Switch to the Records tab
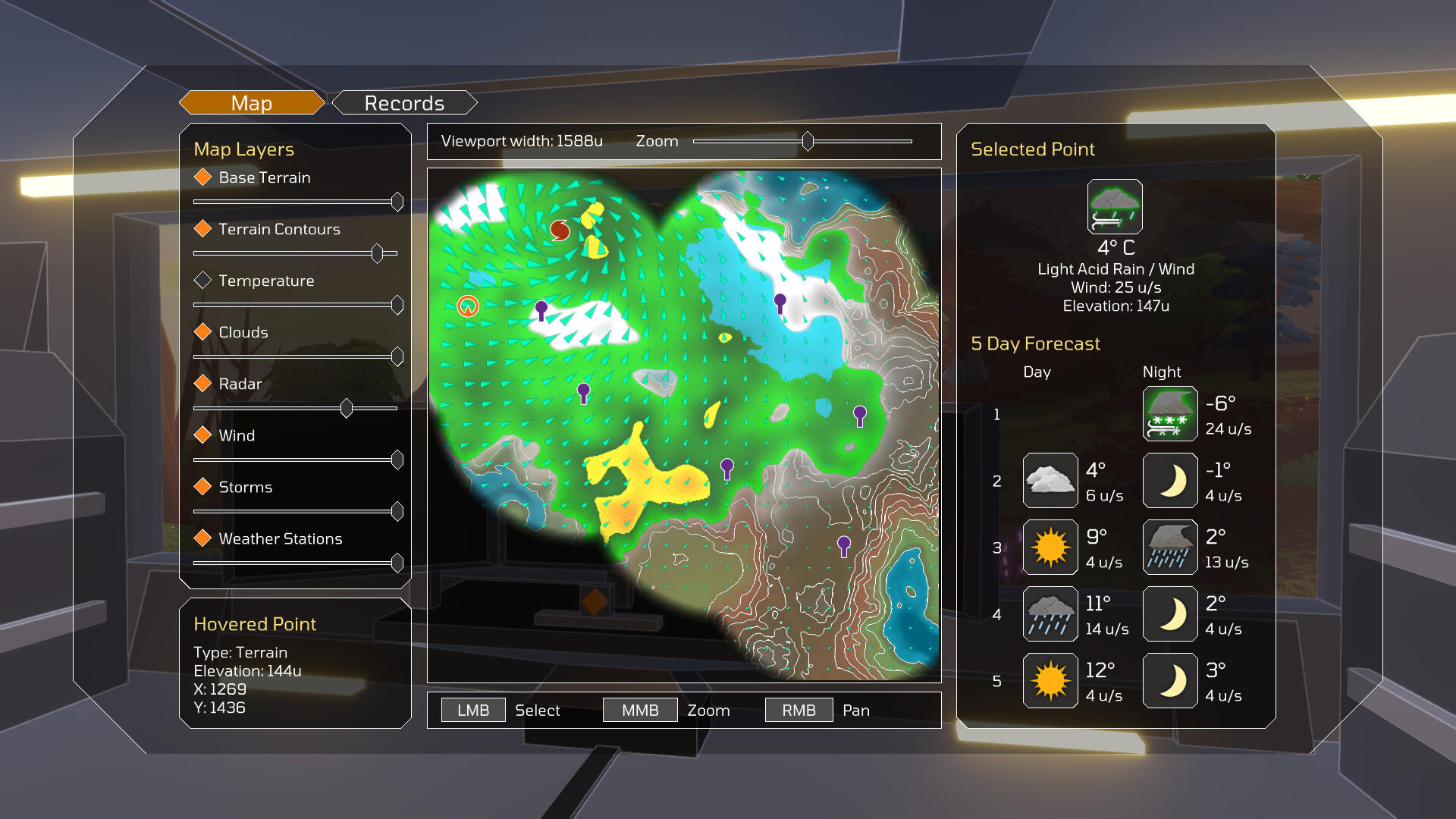 [404, 102]
